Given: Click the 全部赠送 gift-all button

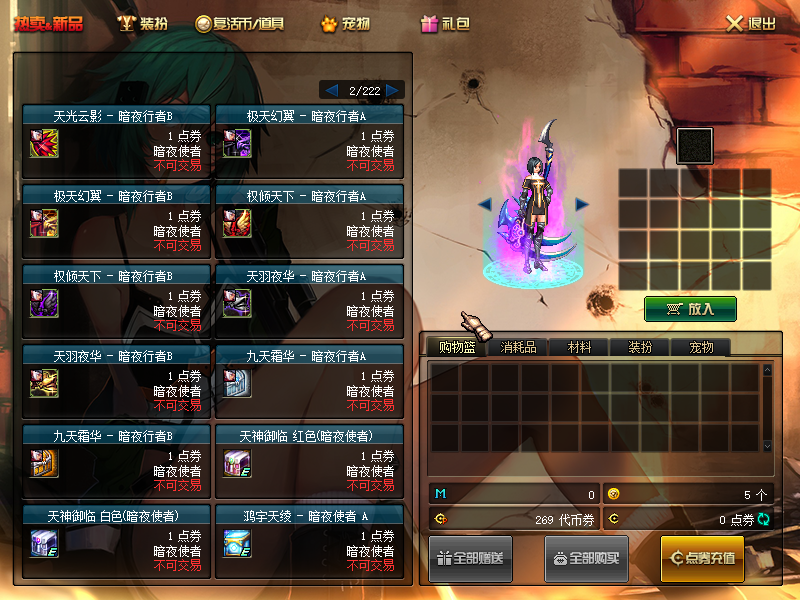Looking at the screenshot, I should (x=472, y=558).
